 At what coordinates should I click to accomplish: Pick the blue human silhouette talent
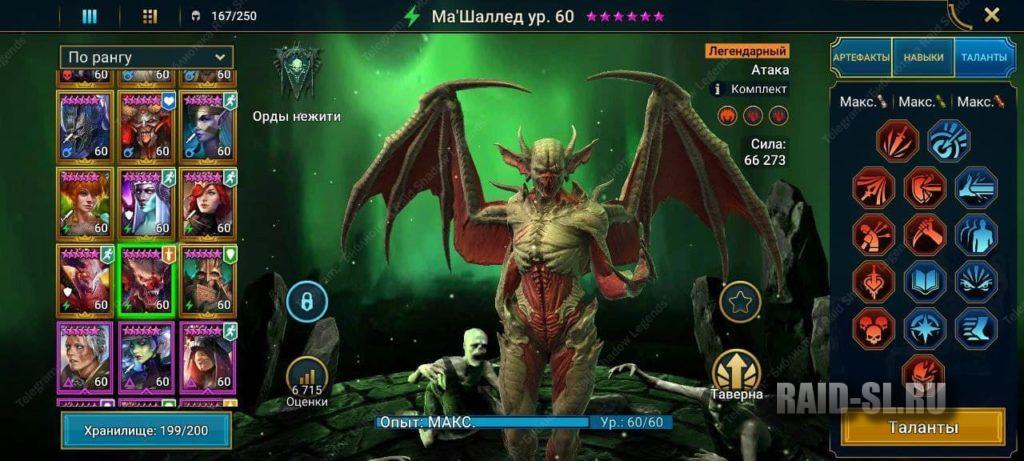point(976,234)
